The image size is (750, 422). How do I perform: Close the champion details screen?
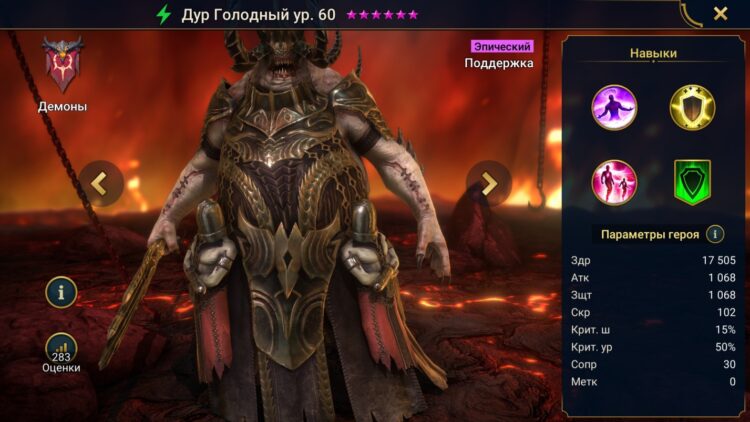click(x=720, y=14)
